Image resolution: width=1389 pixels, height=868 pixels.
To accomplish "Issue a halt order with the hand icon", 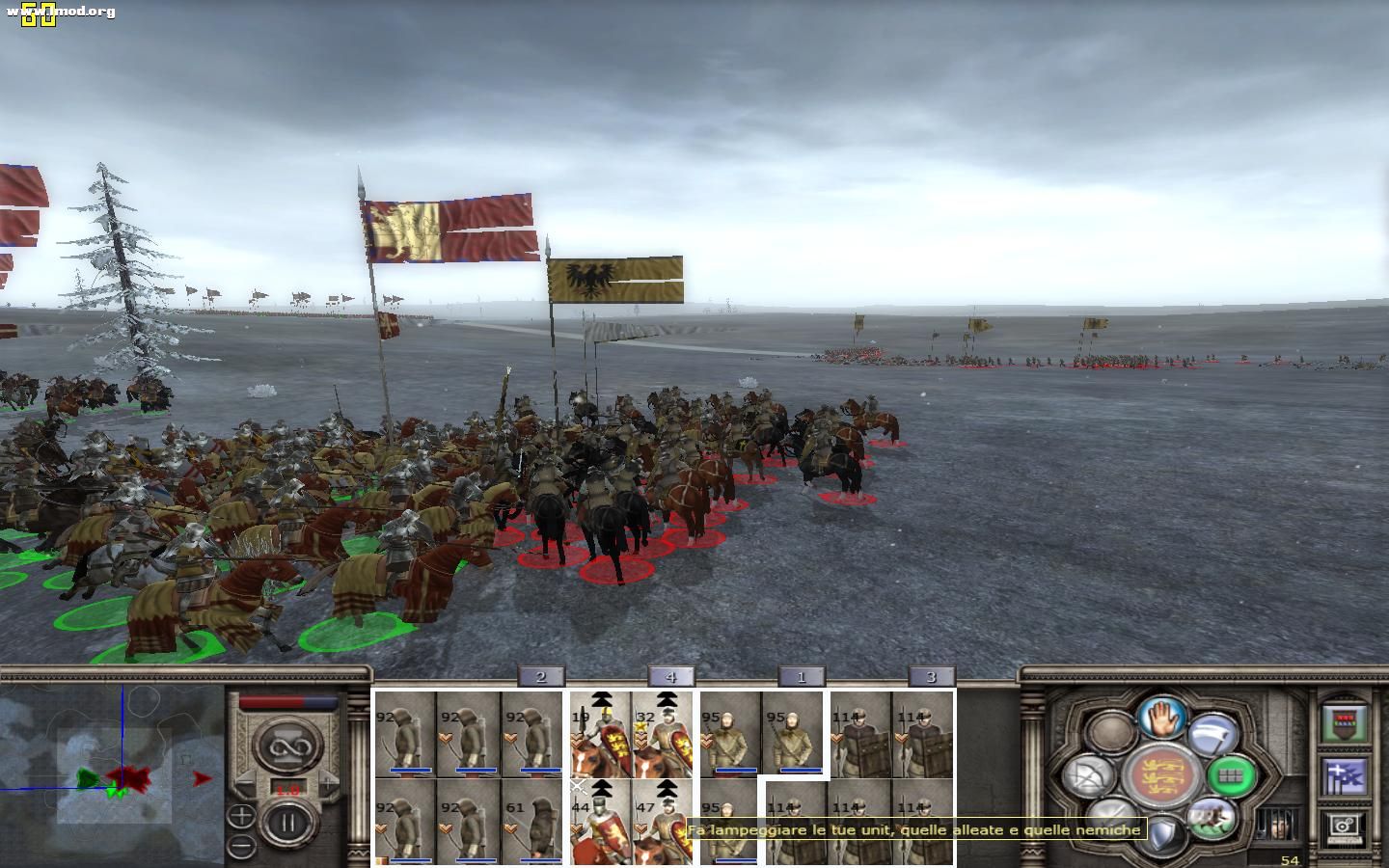I will pyautogui.click(x=1160, y=719).
